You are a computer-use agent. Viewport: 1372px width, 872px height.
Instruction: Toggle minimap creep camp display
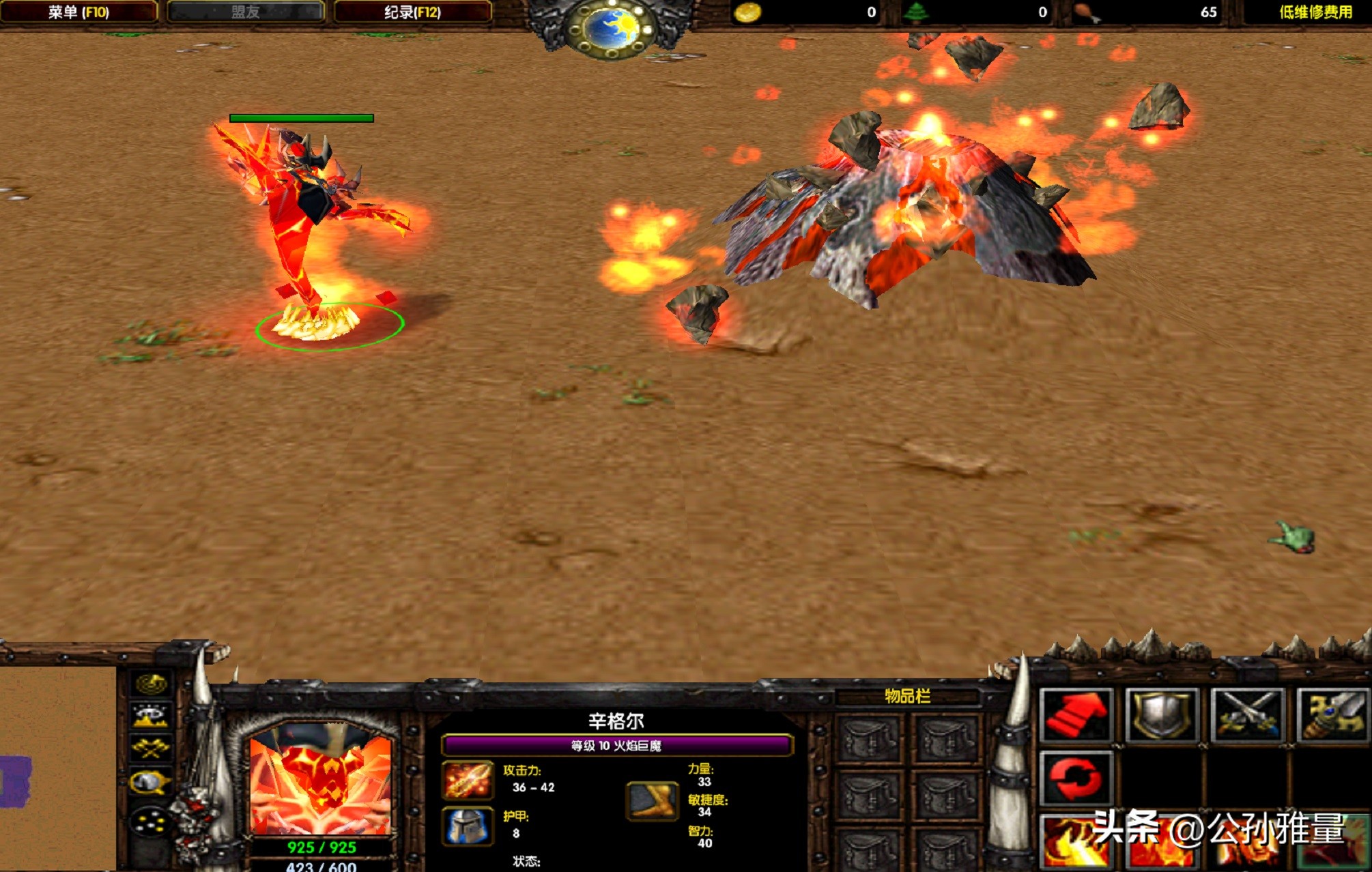pyautogui.click(x=151, y=782)
